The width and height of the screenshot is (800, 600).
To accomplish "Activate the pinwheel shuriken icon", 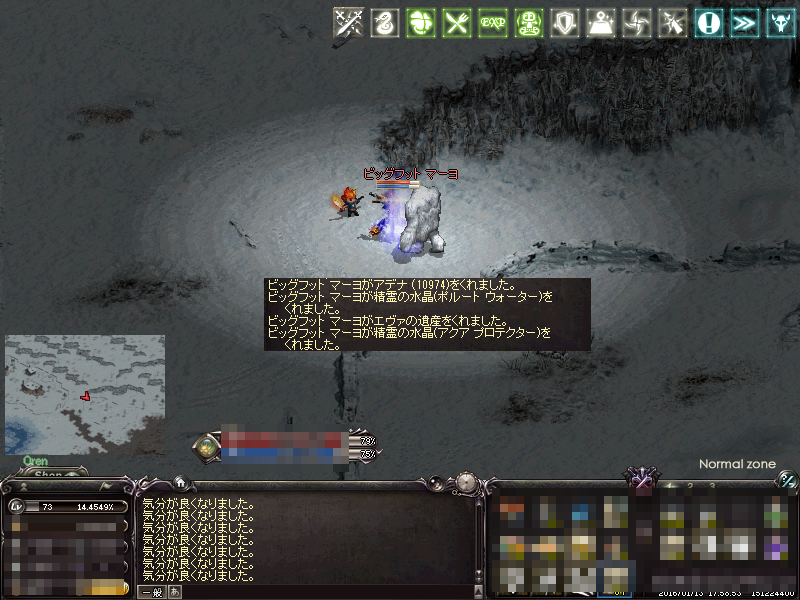I will point(636,22).
